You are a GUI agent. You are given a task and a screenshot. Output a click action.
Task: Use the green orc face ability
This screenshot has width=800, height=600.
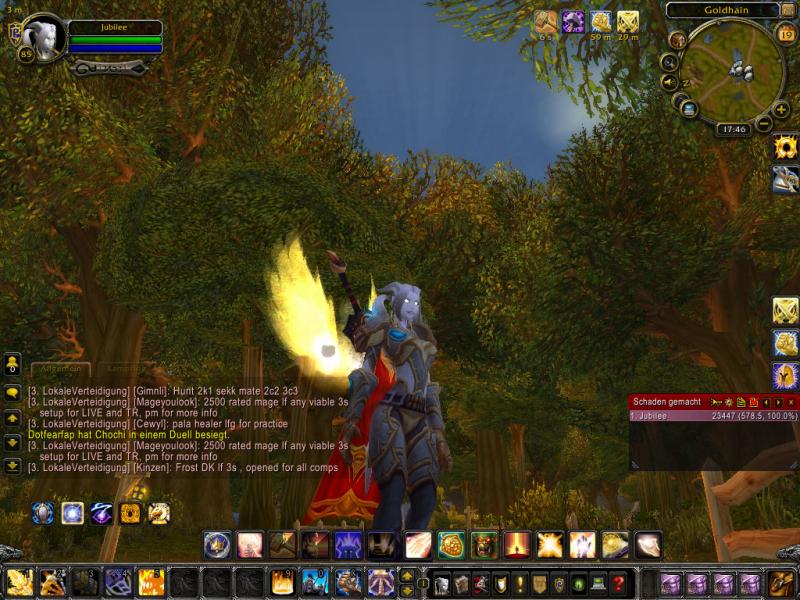(485, 544)
